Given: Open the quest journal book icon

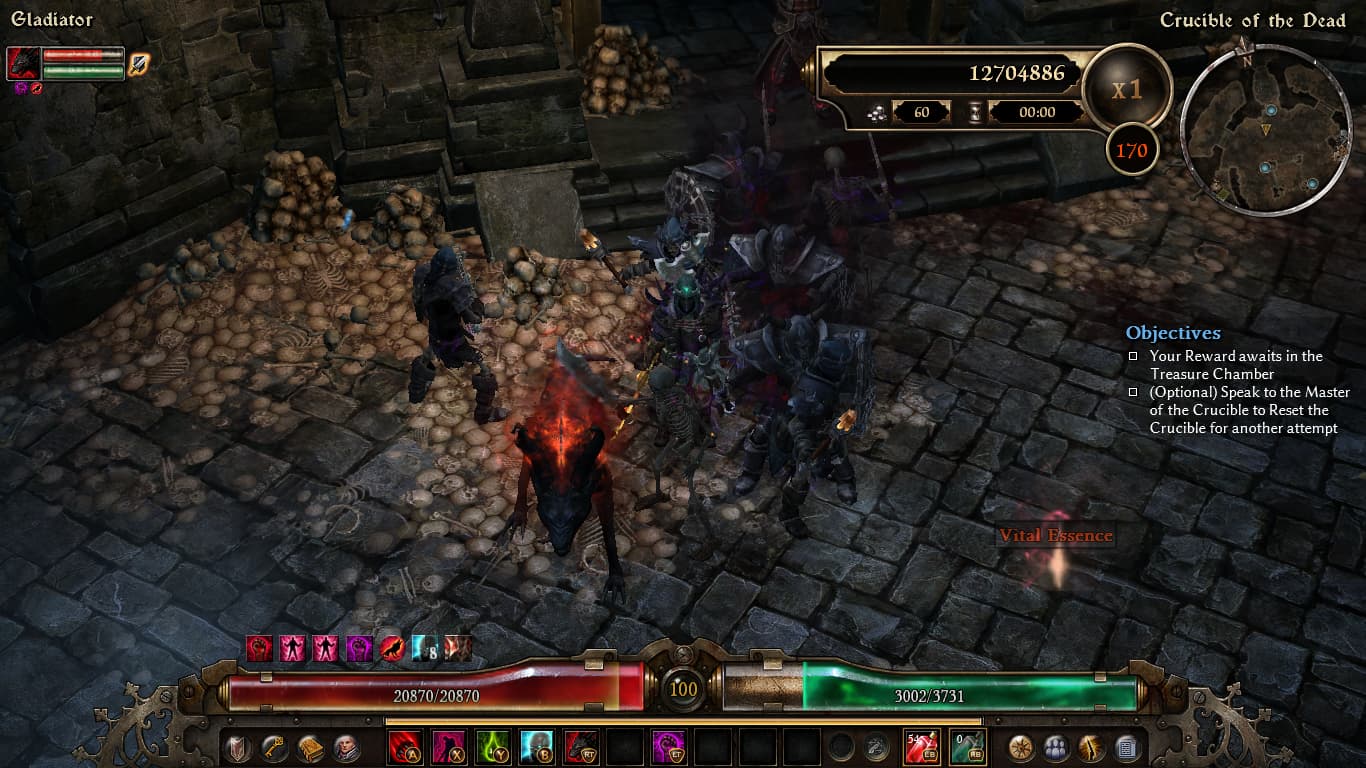Looking at the screenshot, I should point(311,747).
